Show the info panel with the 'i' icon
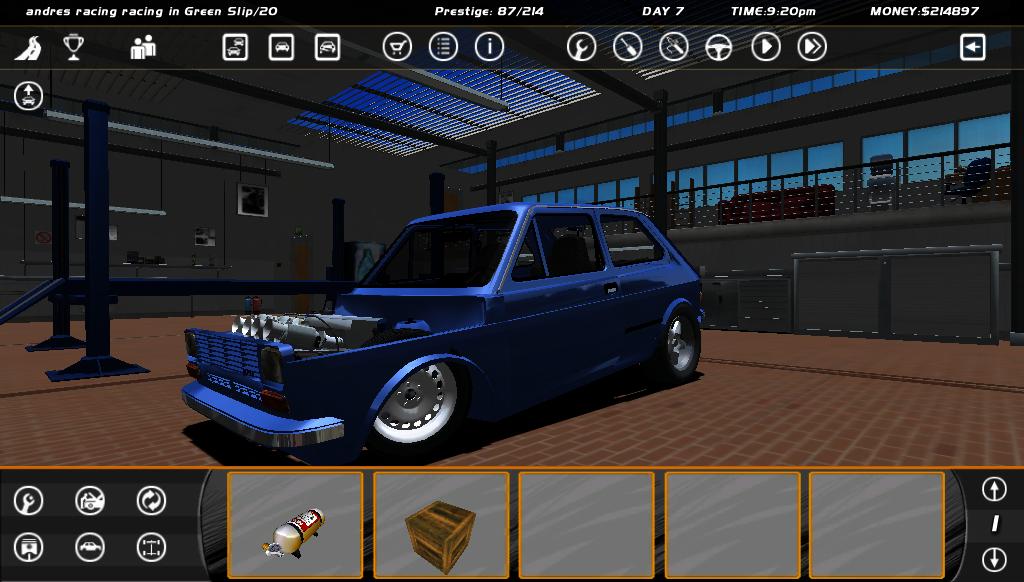This screenshot has height=582, width=1024. 489,47
